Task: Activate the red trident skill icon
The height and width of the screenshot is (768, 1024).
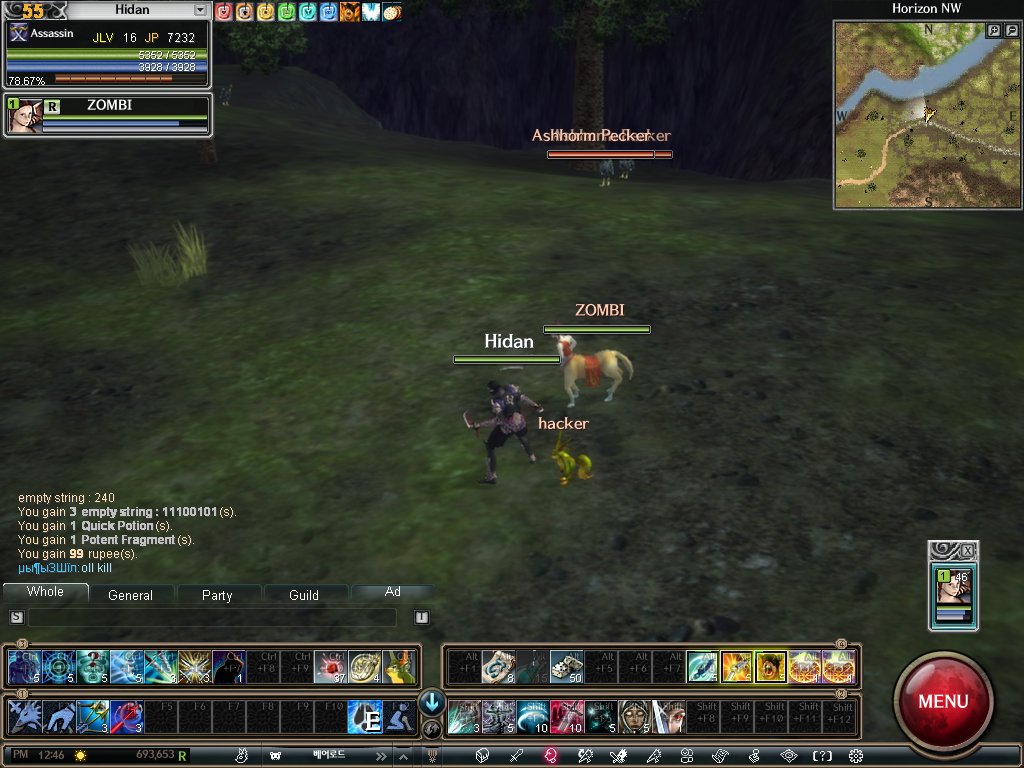Action: (126, 717)
